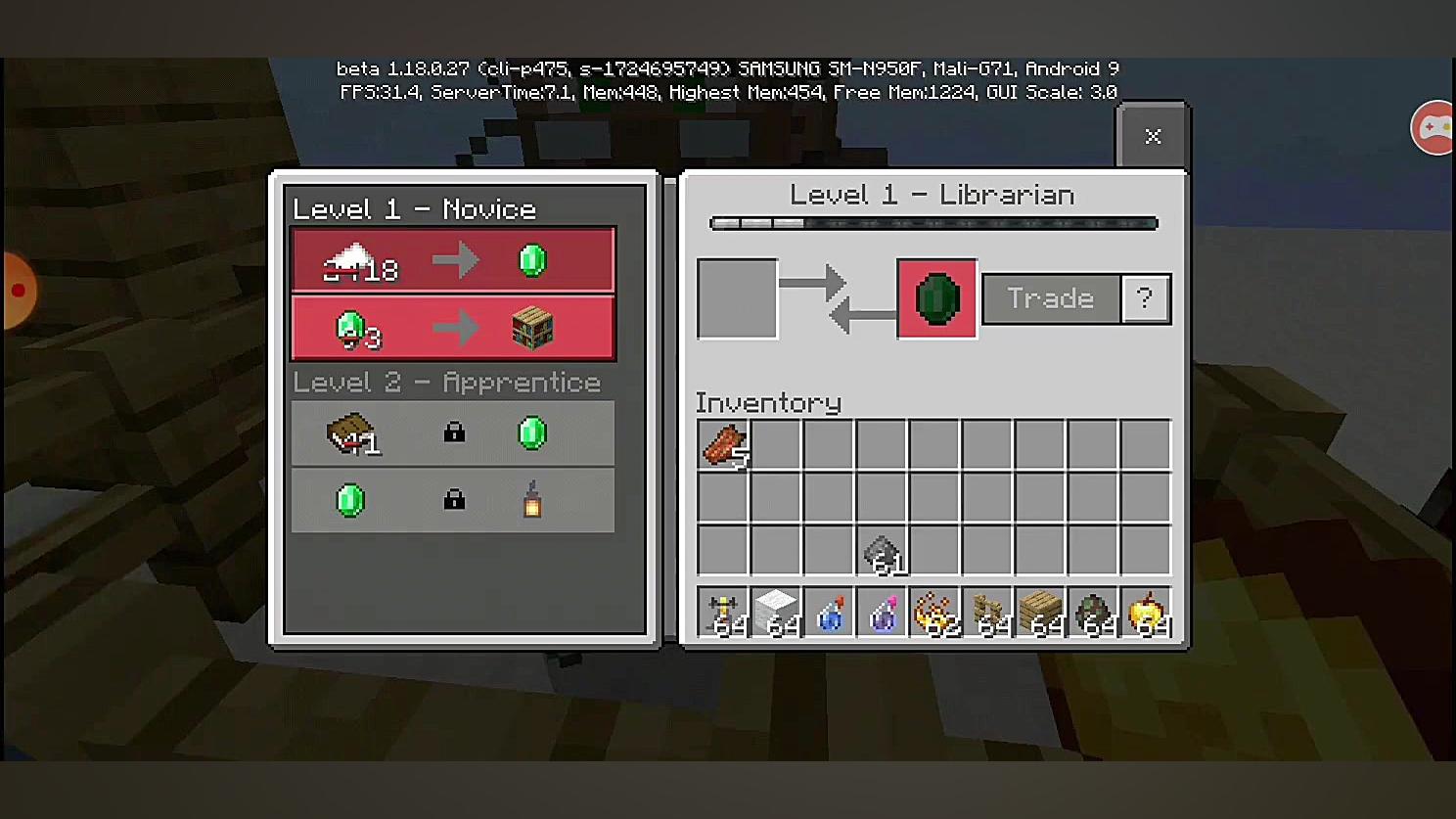
Task: Select the purple splash potion slot
Action: pos(882,614)
